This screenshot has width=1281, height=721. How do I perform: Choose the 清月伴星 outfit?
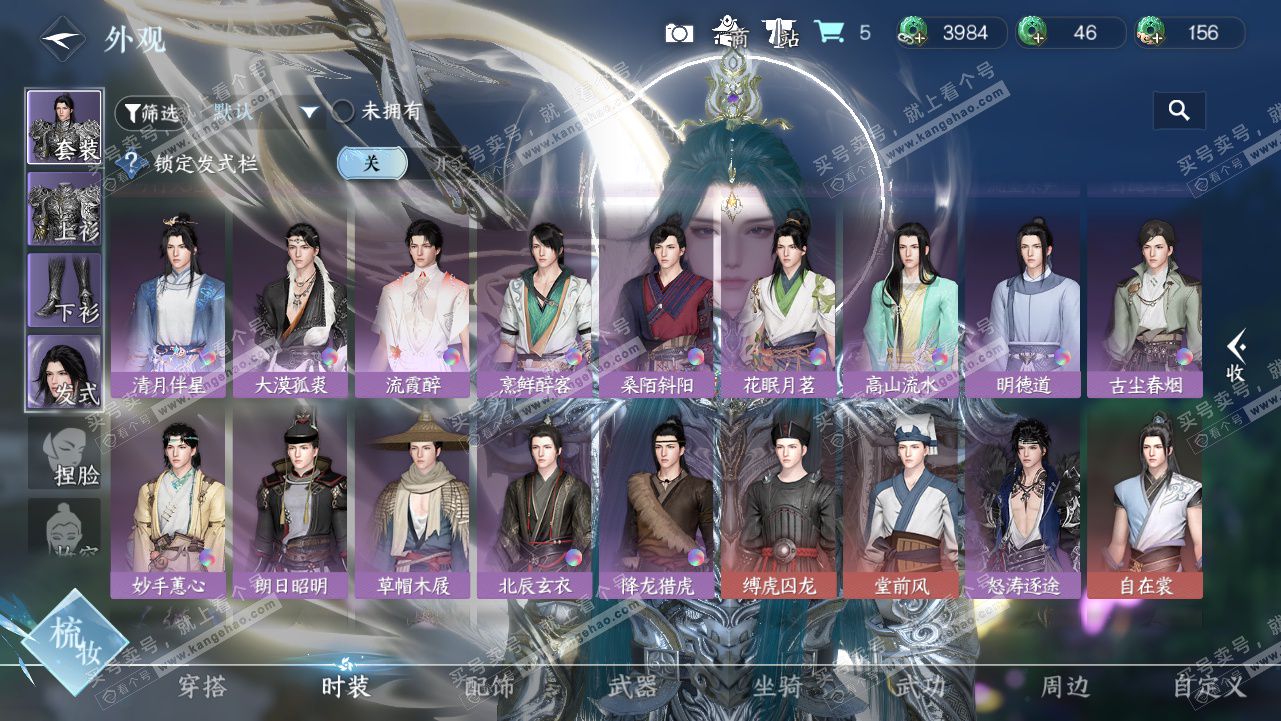tap(168, 304)
